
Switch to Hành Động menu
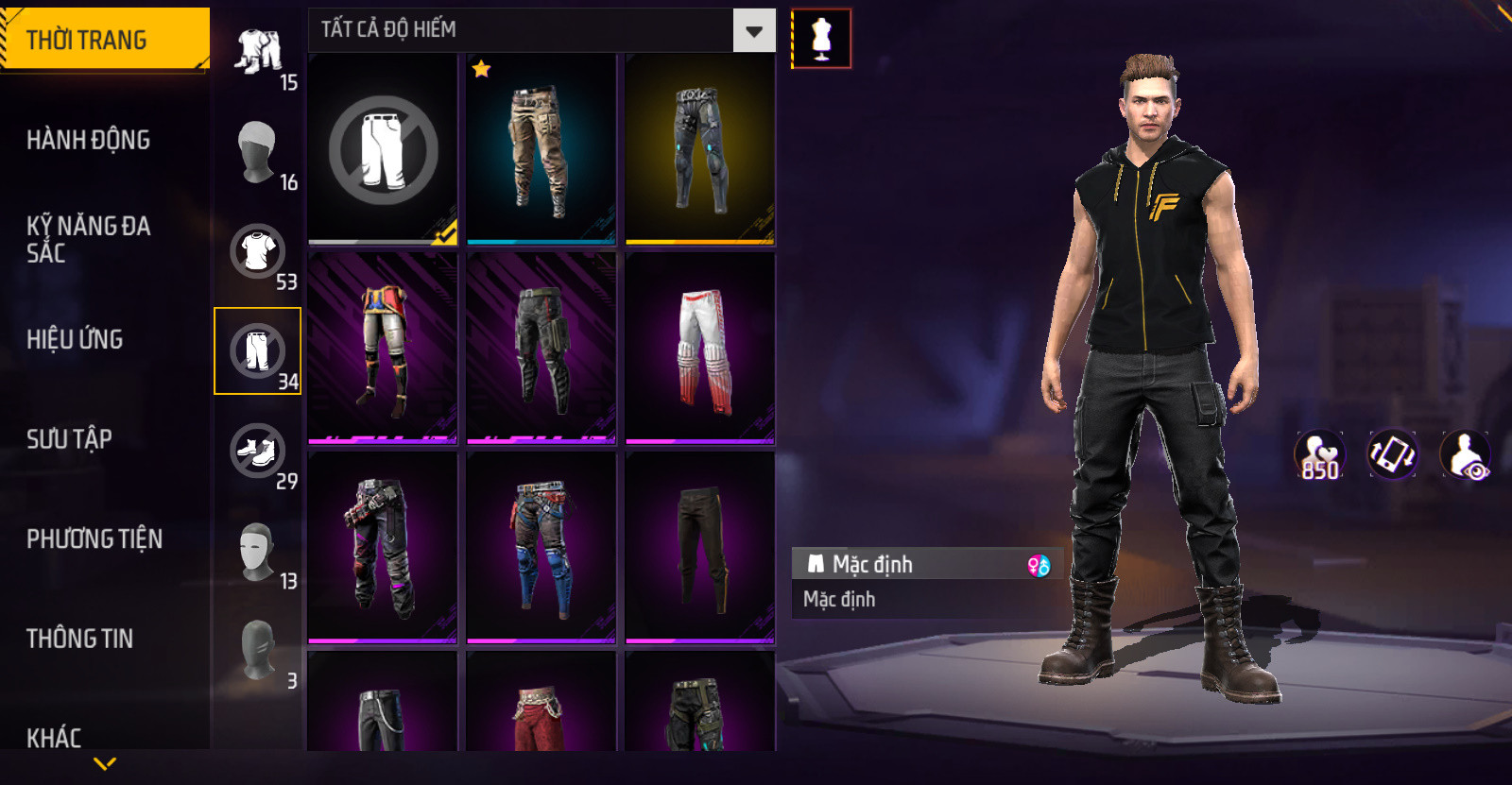click(88, 140)
